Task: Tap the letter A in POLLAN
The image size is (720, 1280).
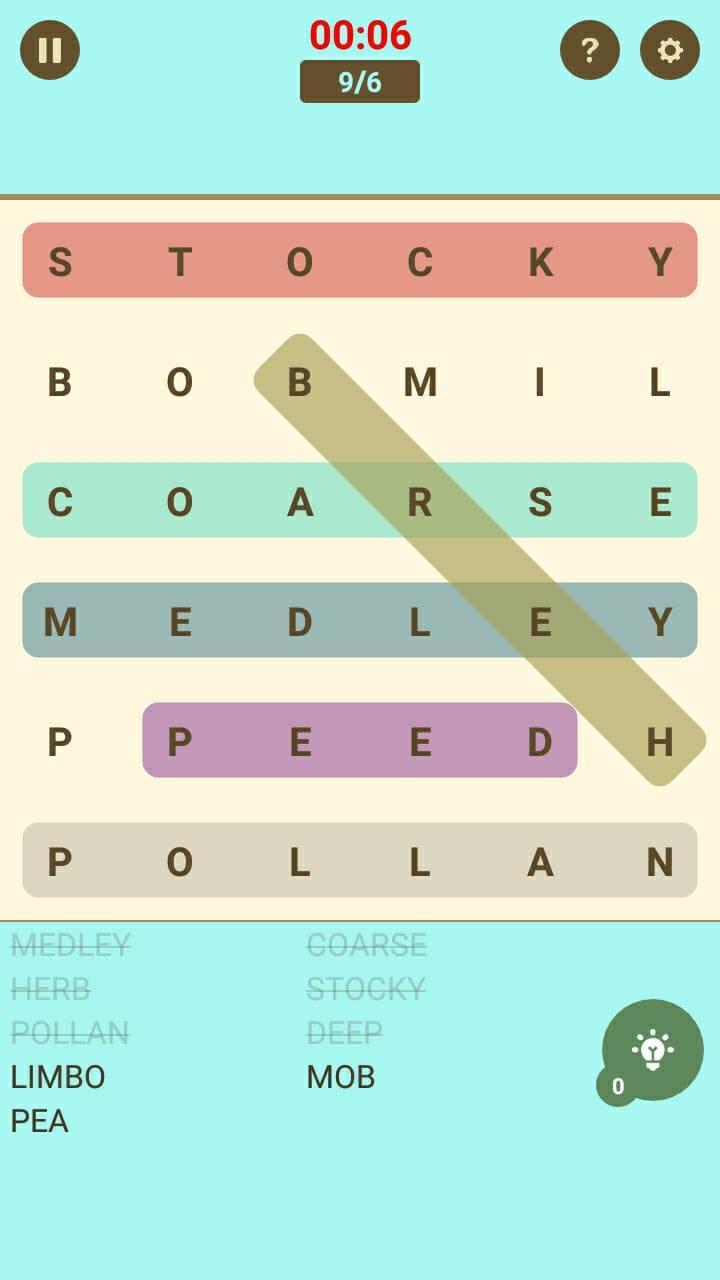Action: [540, 862]
